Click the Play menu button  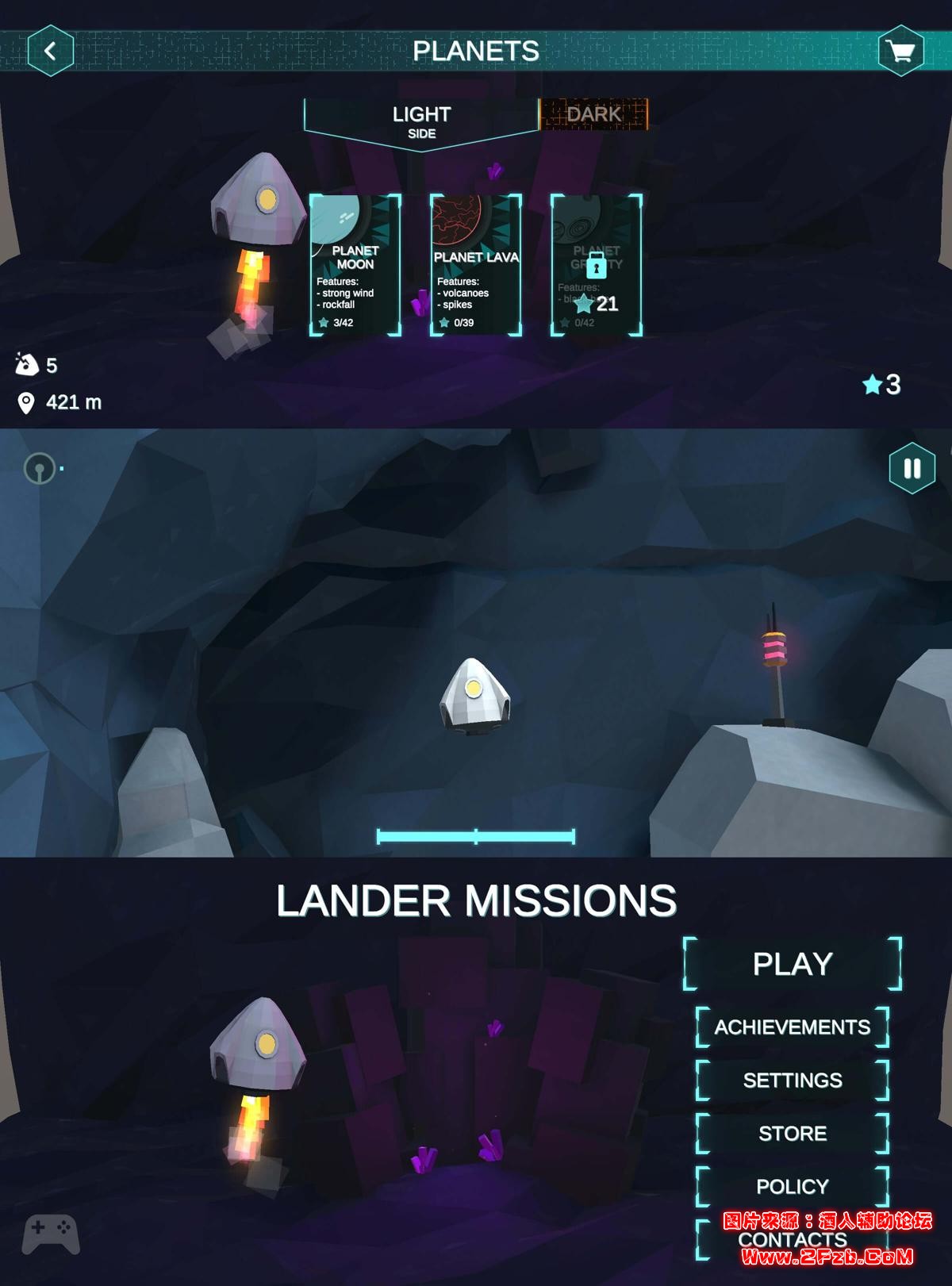coord(792,964)
